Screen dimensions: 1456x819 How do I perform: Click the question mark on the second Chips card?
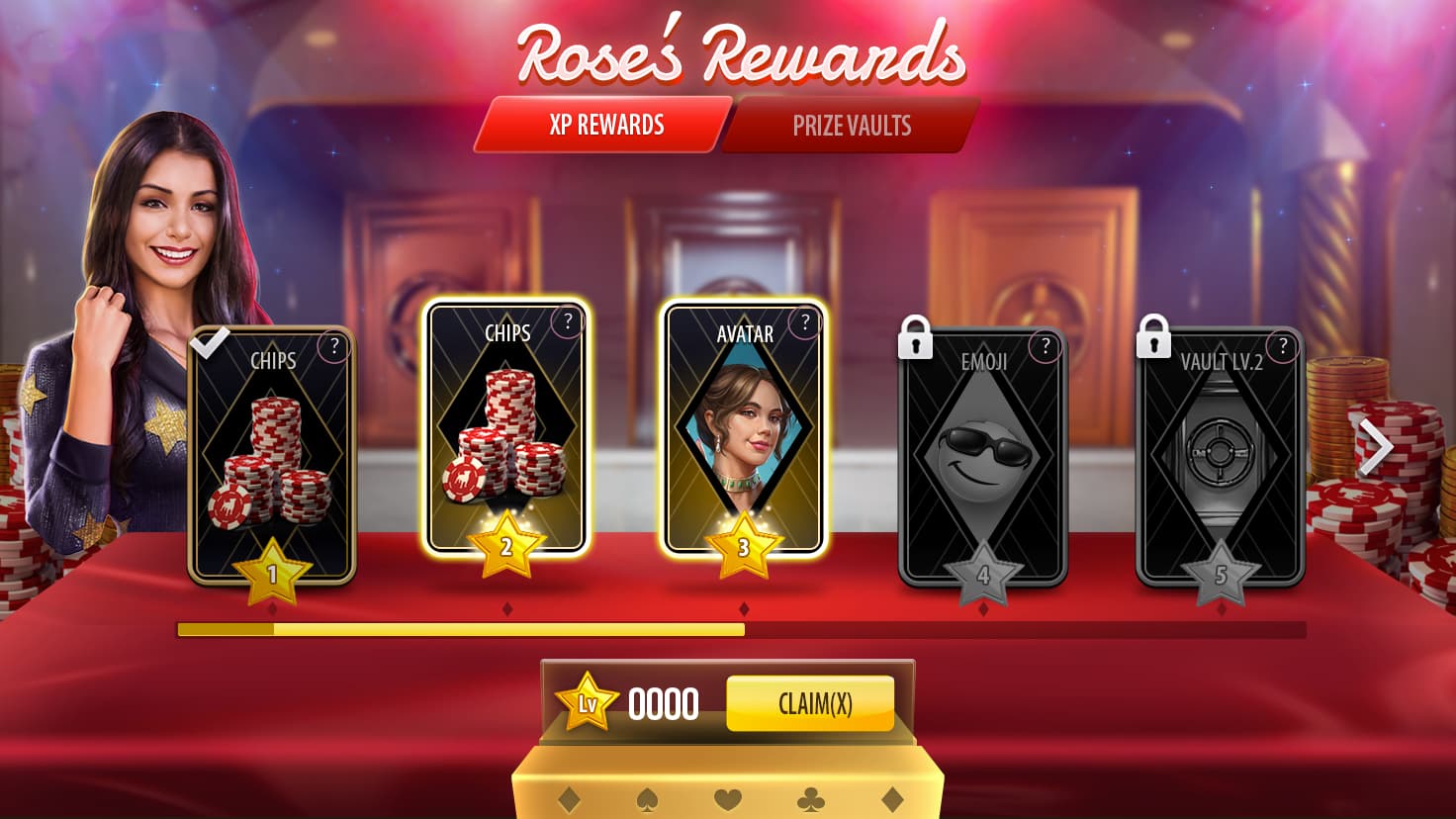pos(568,320)
